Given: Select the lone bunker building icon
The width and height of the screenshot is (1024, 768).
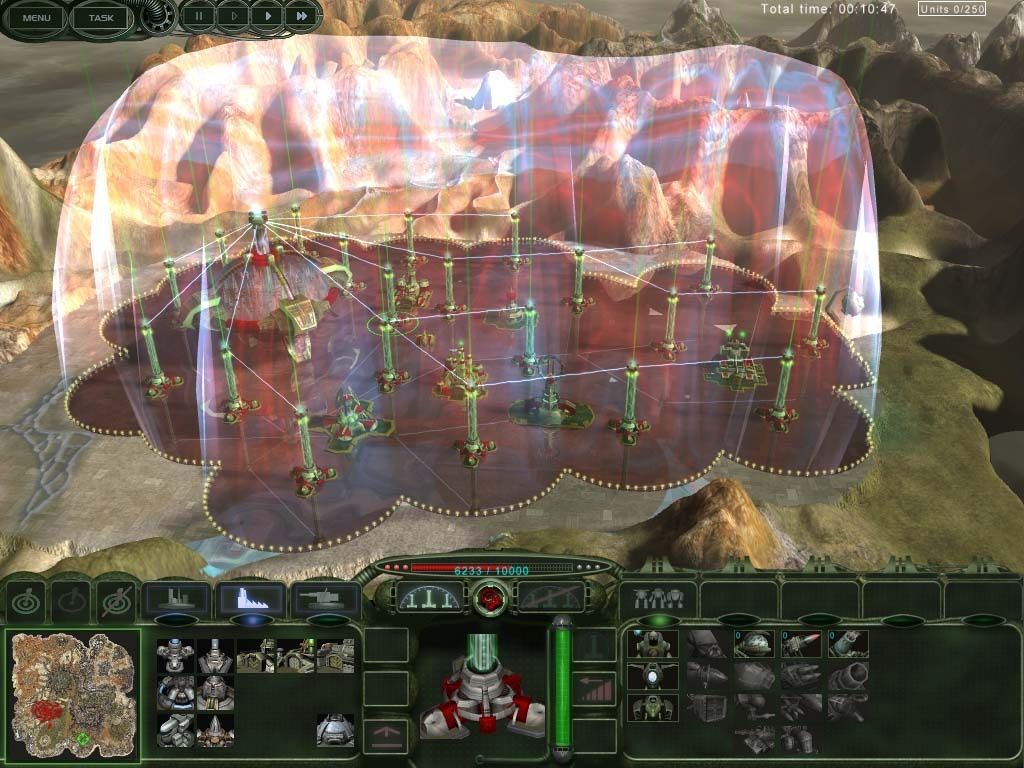Looking at the screenshot, I should 335,730.
